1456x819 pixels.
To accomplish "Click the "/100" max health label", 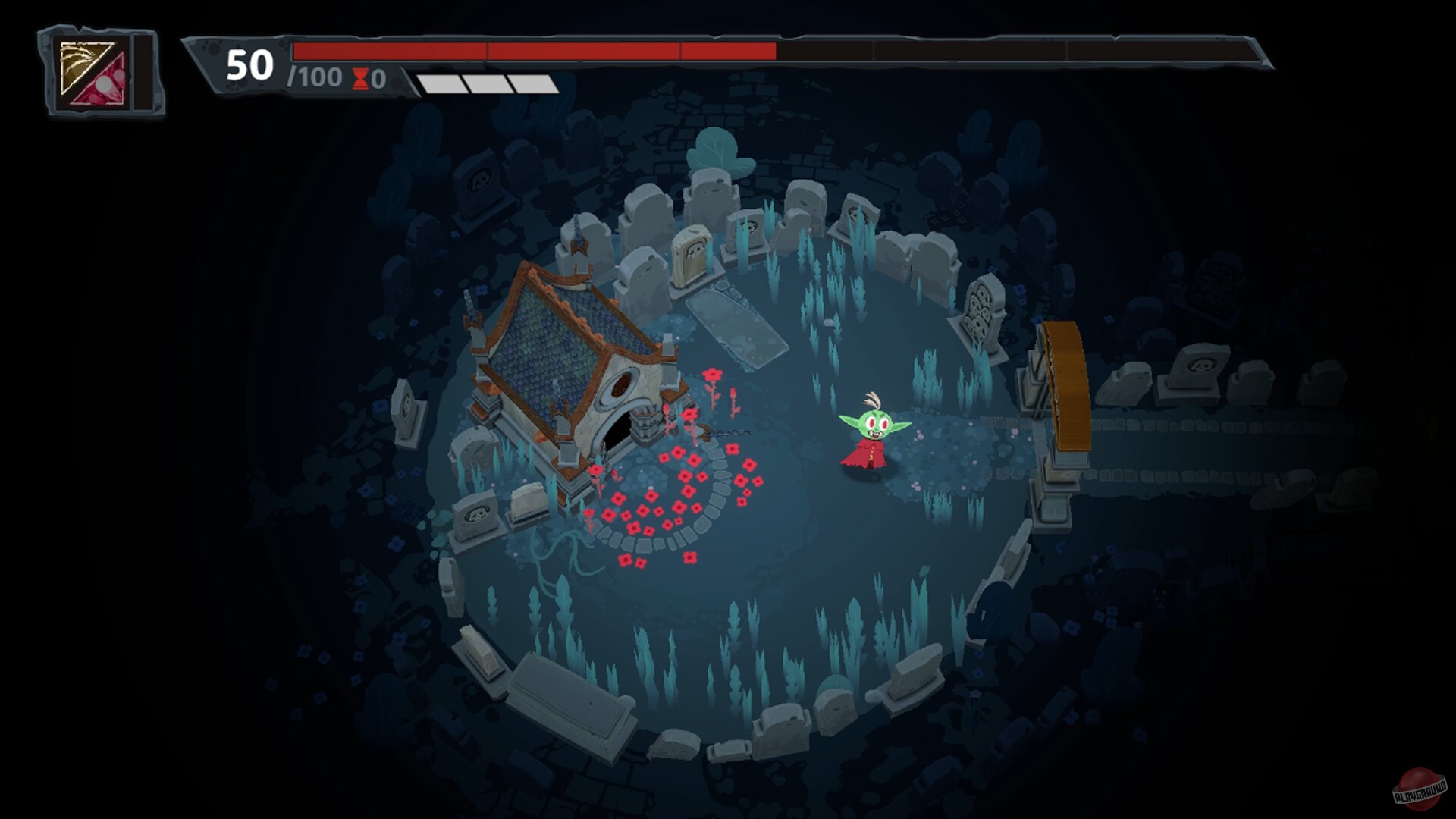I will pos(315,78).
